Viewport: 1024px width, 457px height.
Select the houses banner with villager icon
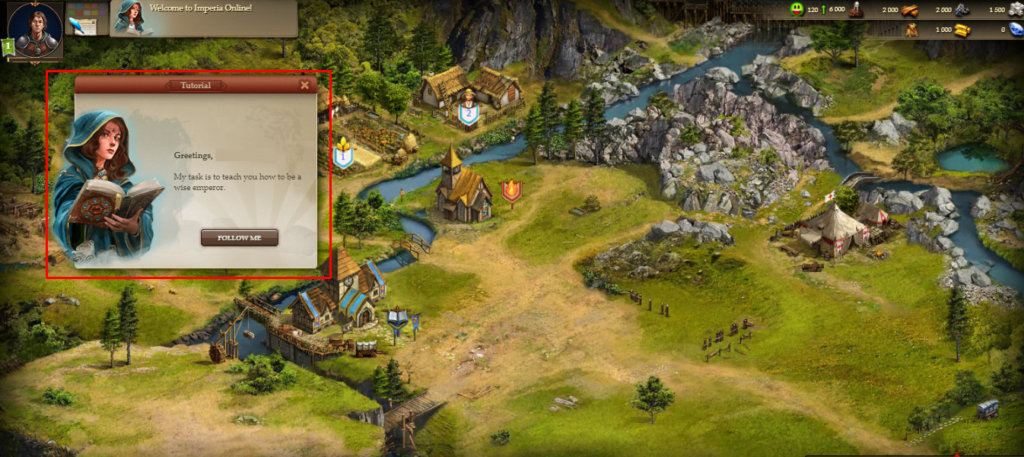click(467, 110)
